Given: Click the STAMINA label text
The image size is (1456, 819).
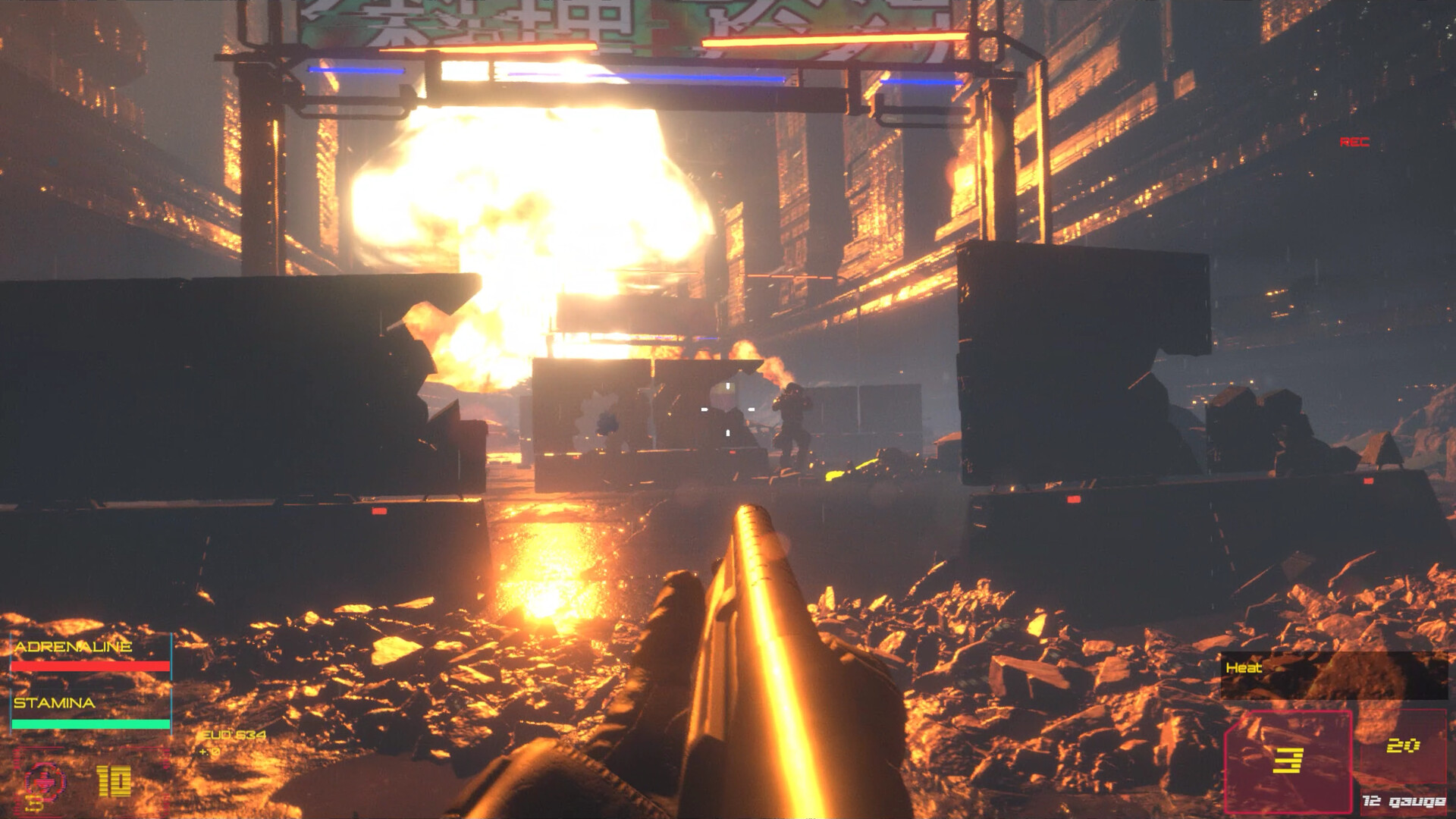Looking at the screenshot, I should [x=53, y=703].
